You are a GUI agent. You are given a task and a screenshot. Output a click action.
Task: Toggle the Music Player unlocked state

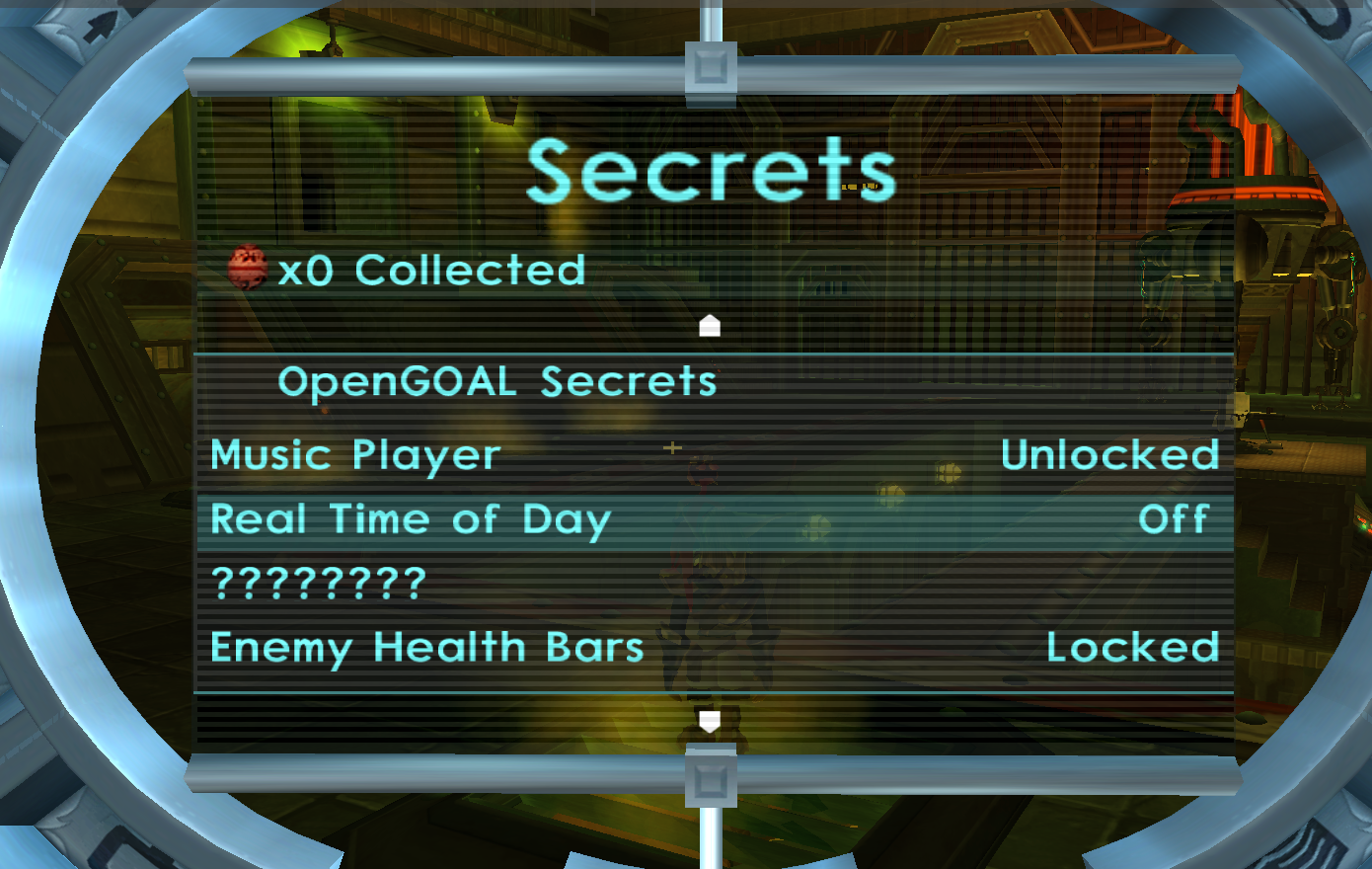point(355,453)
